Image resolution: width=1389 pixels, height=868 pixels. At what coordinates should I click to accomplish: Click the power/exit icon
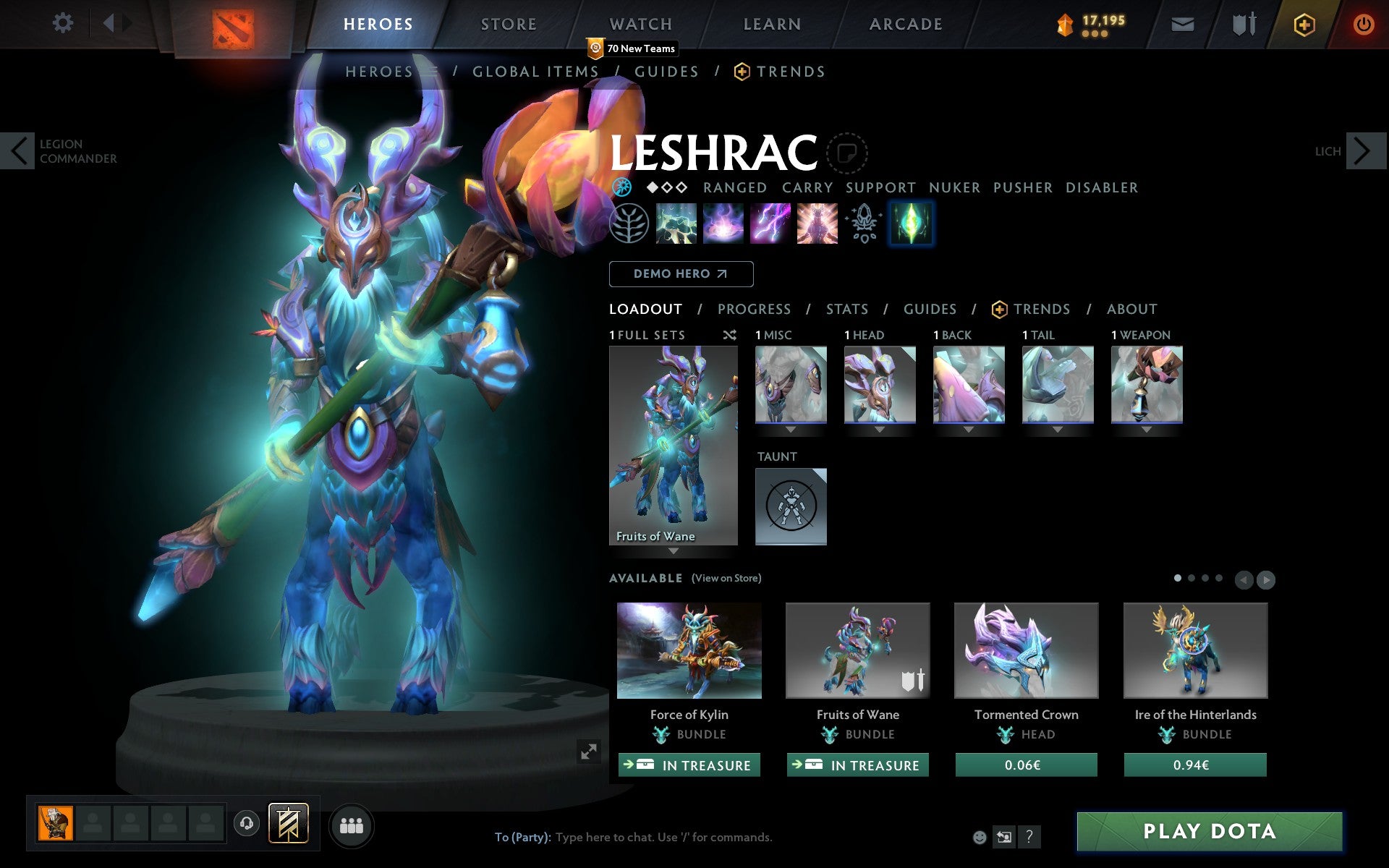pos(1363,24)
